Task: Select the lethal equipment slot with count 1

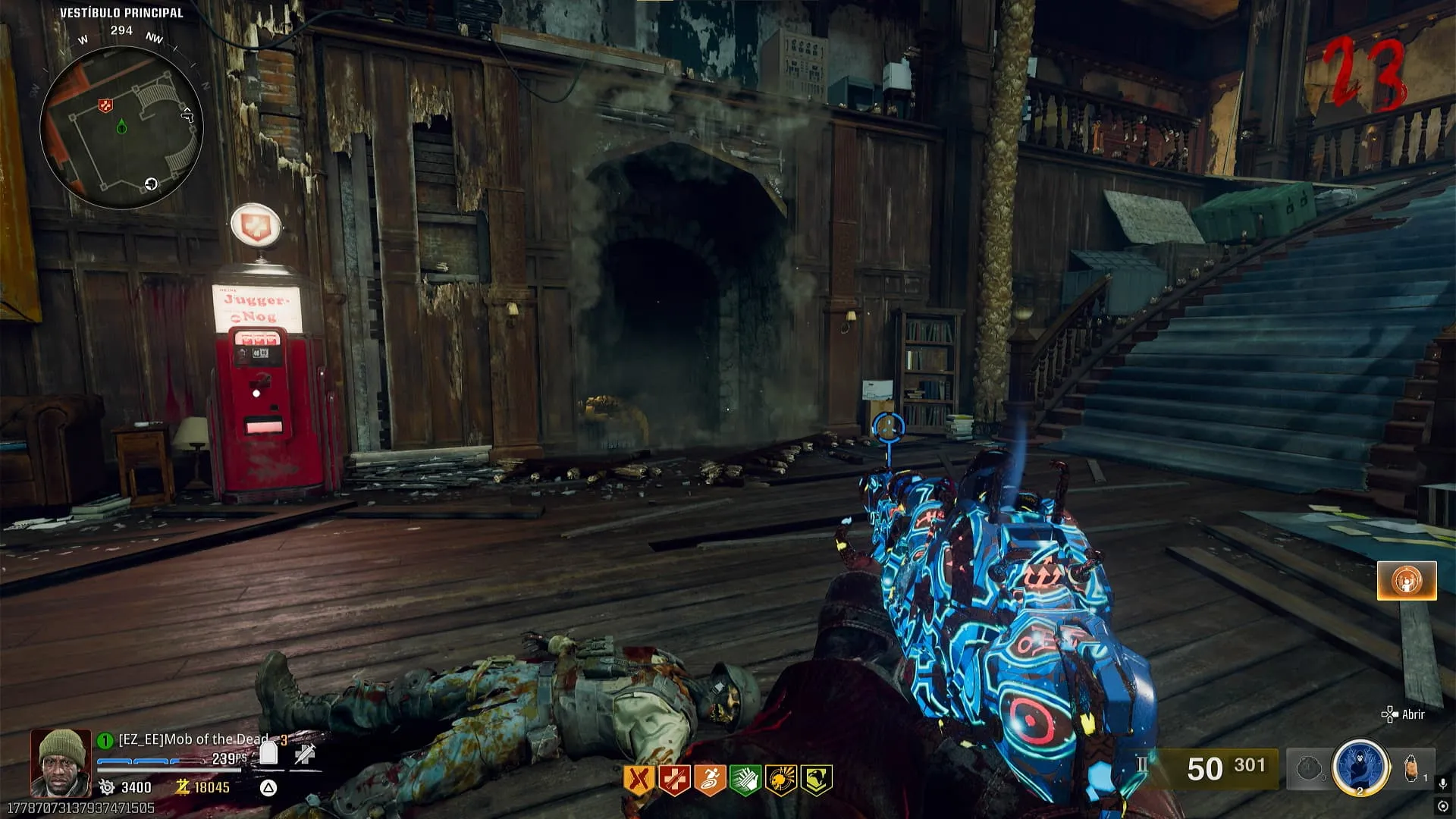Action: pyautogui.click(x=1412, y=769)
